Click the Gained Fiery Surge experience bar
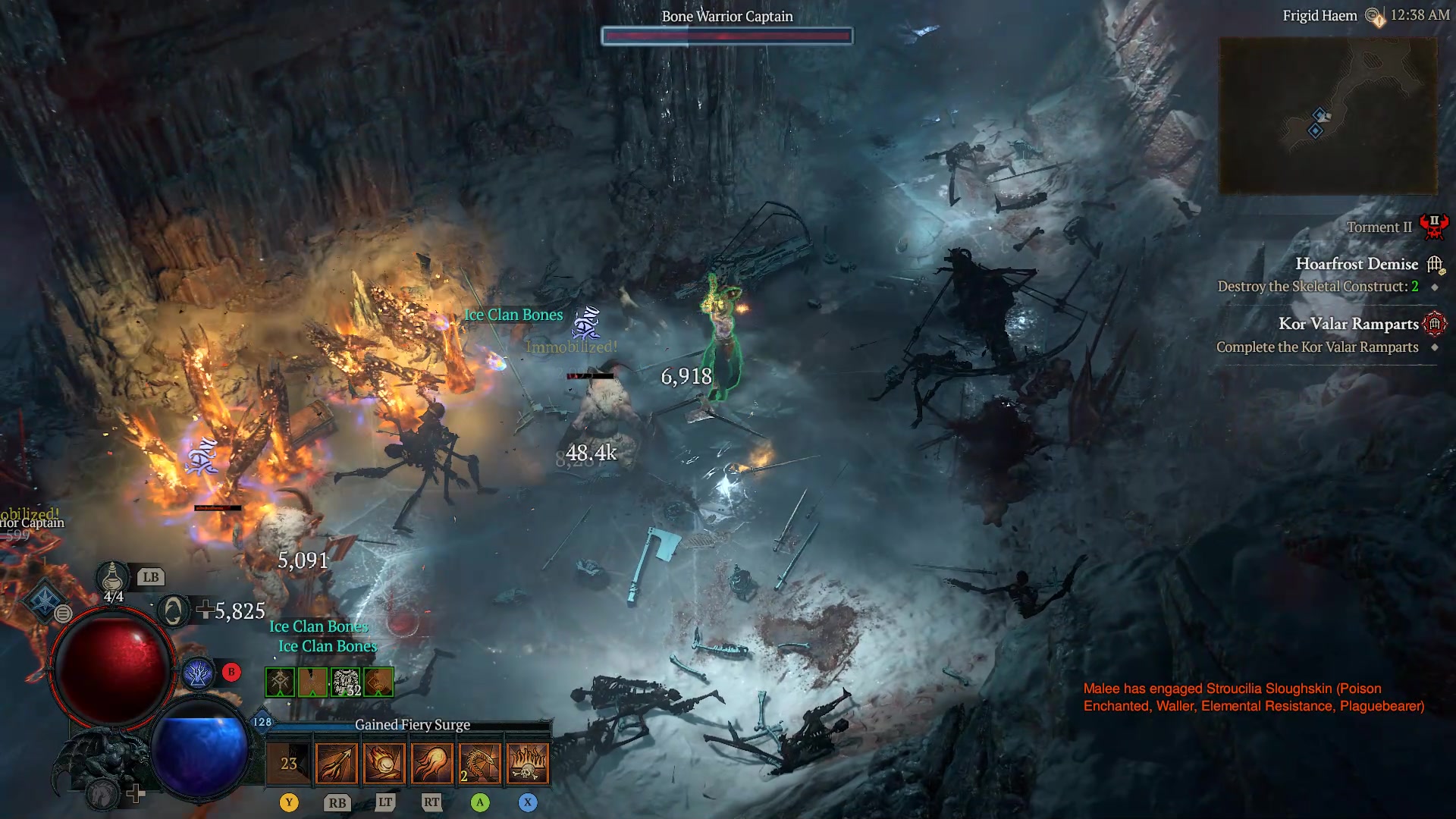 pos(413,725)
